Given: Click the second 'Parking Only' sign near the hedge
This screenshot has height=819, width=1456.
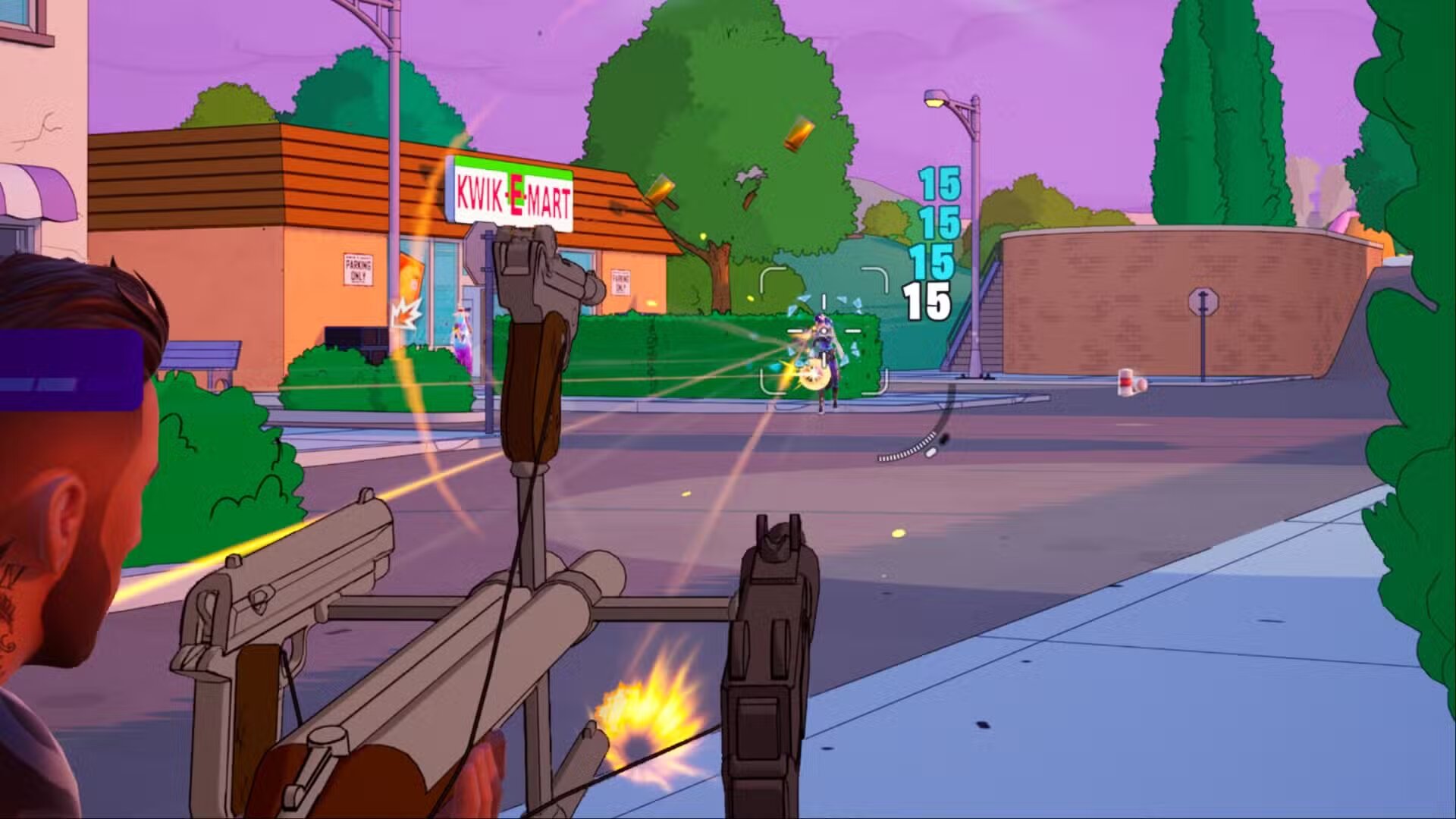Looking at the screenshot, I should 620,284.
